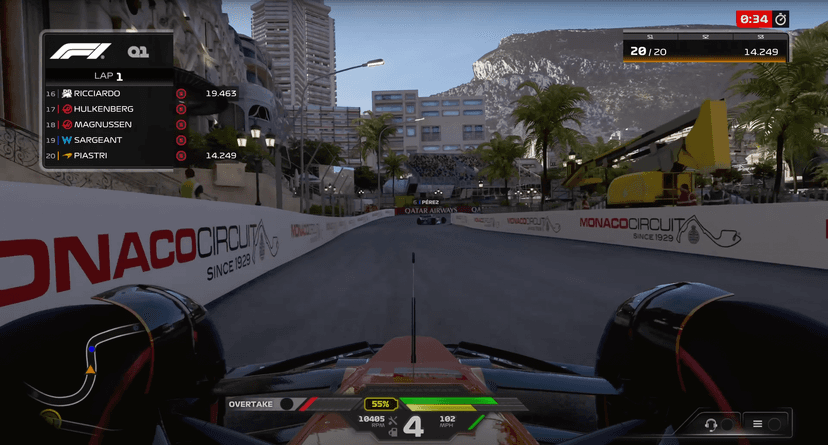
Task: Select Hulkenberg's row in the timing tower
Action: (x=108, y=109)
